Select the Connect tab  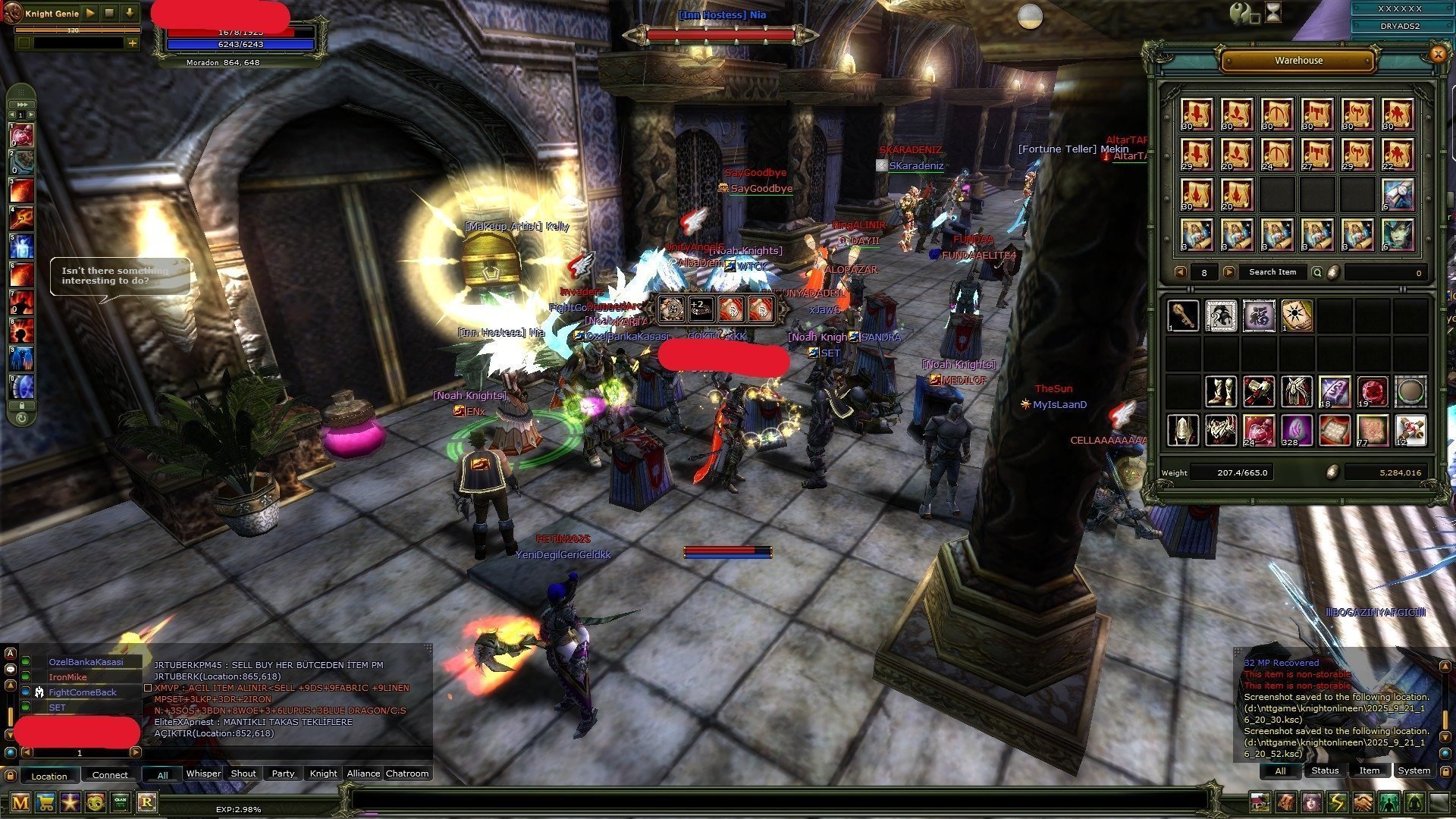click(110, 775)
